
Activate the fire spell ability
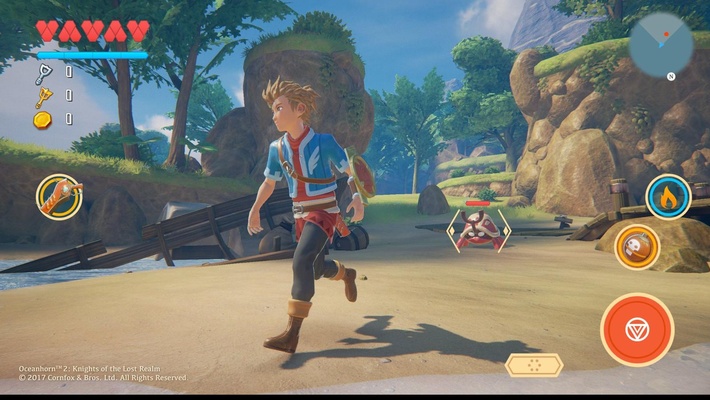pyautogui.click(x=667, y=197)
